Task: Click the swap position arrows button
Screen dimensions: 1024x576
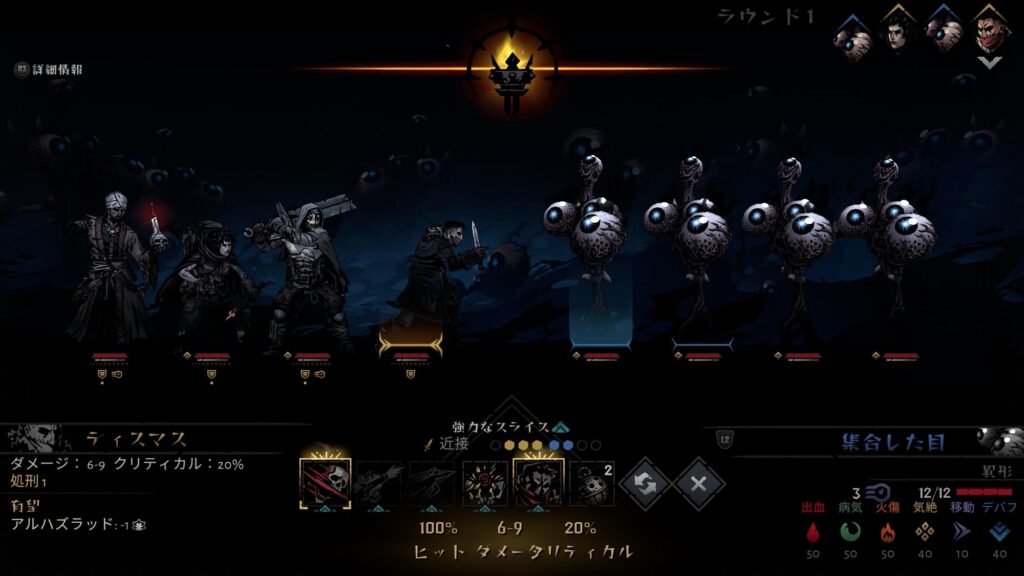Action: click(x=645, y=485)
